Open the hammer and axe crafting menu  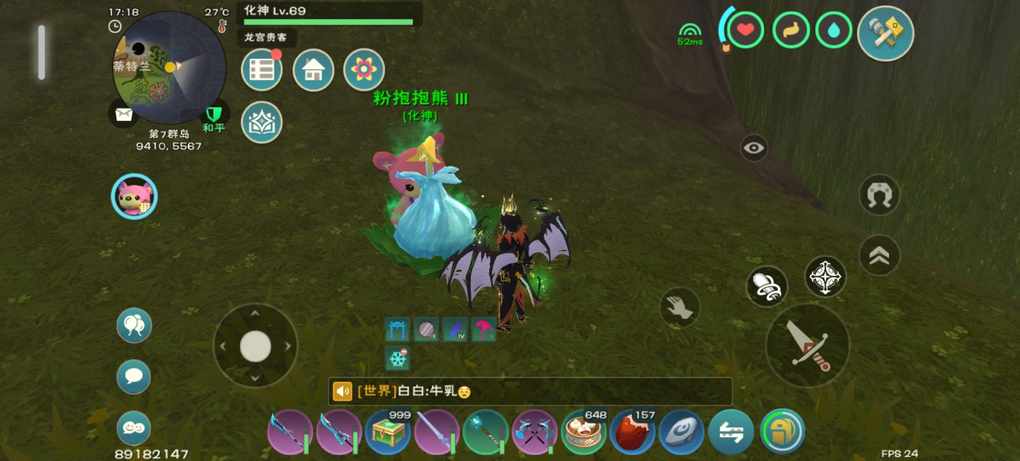coord(885,33)
